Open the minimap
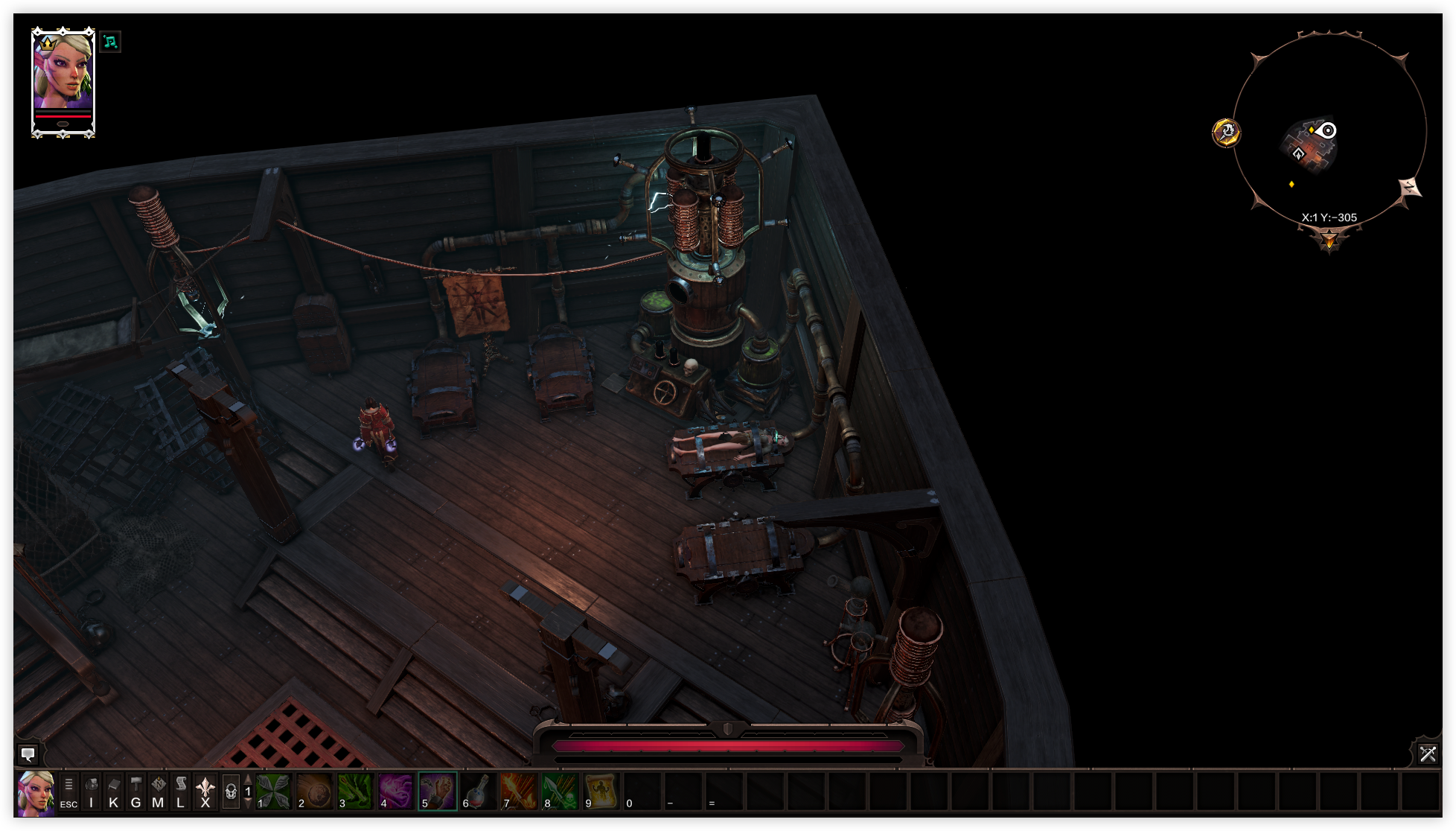1456x831 pixels. coord(1329,130)
